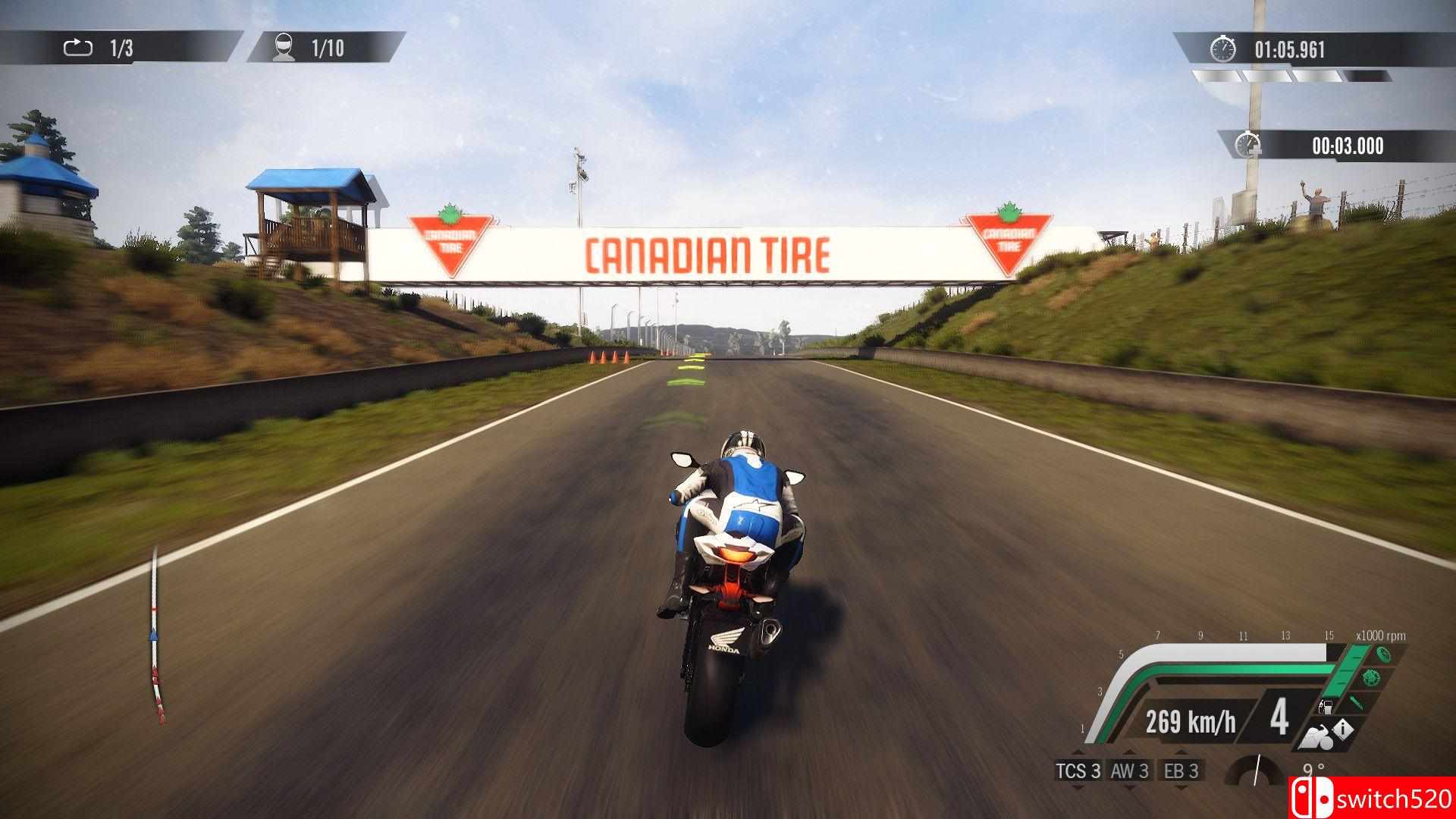
Task: Click the Nintendo Switch logo watermark
Action: tap(1315, 798)
